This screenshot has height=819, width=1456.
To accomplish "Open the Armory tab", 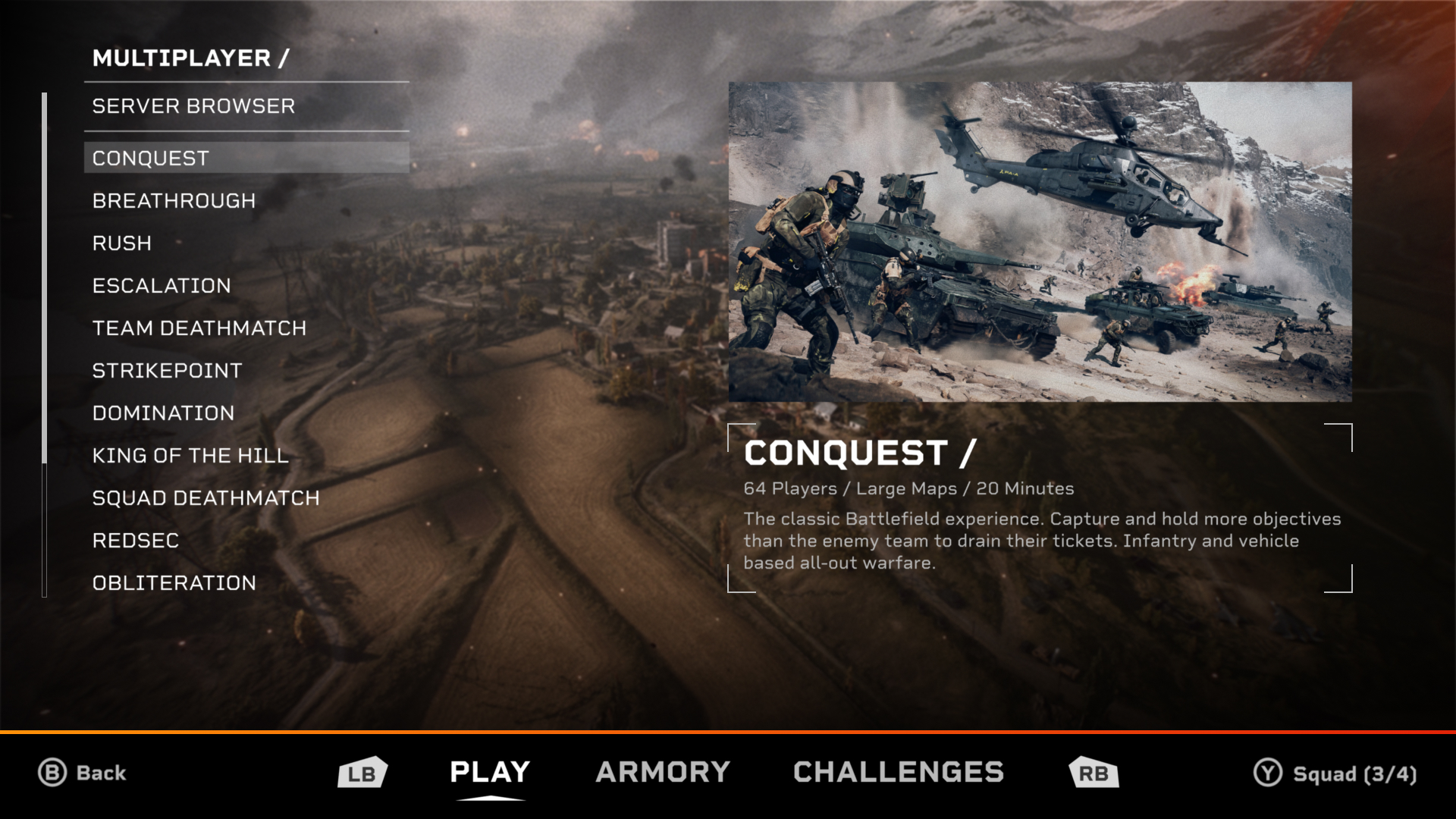I will [663, 772].
